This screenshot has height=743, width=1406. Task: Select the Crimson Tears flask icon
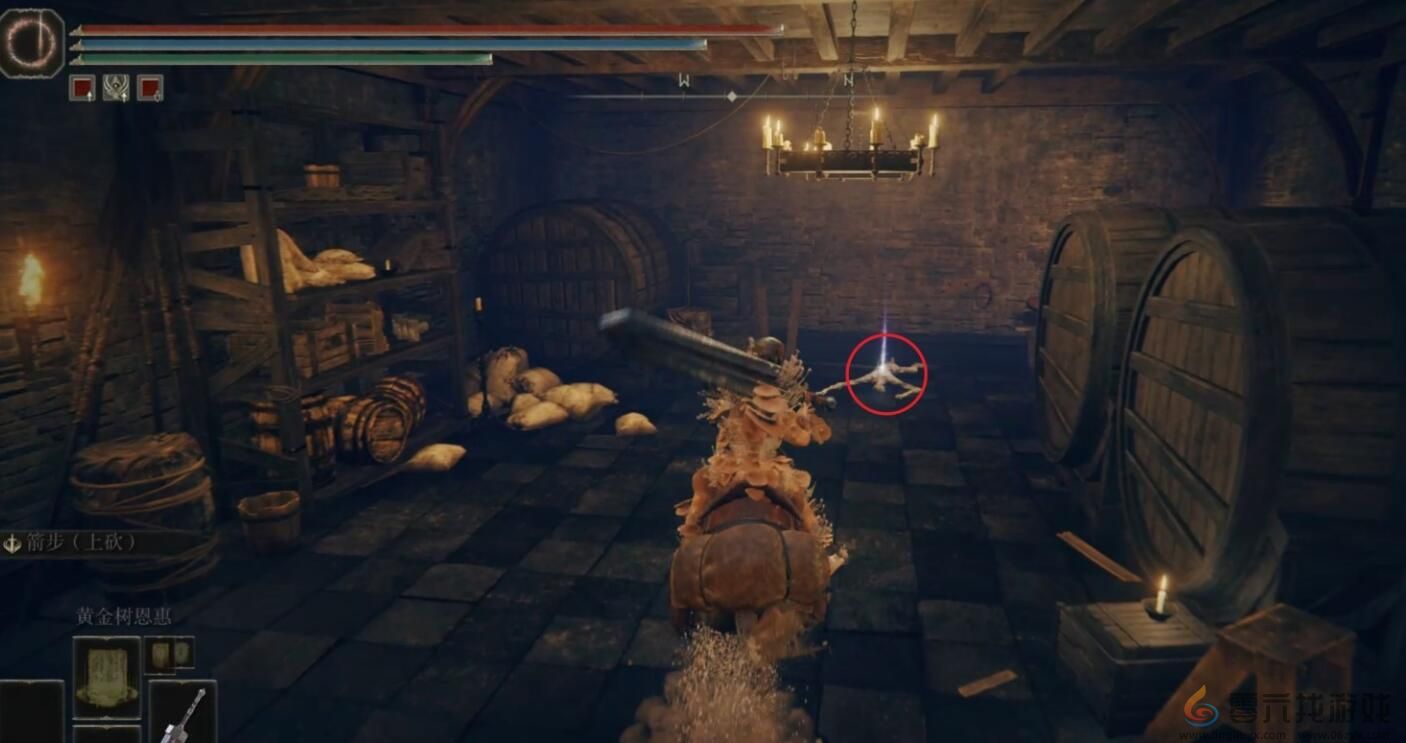coord(83,87)
